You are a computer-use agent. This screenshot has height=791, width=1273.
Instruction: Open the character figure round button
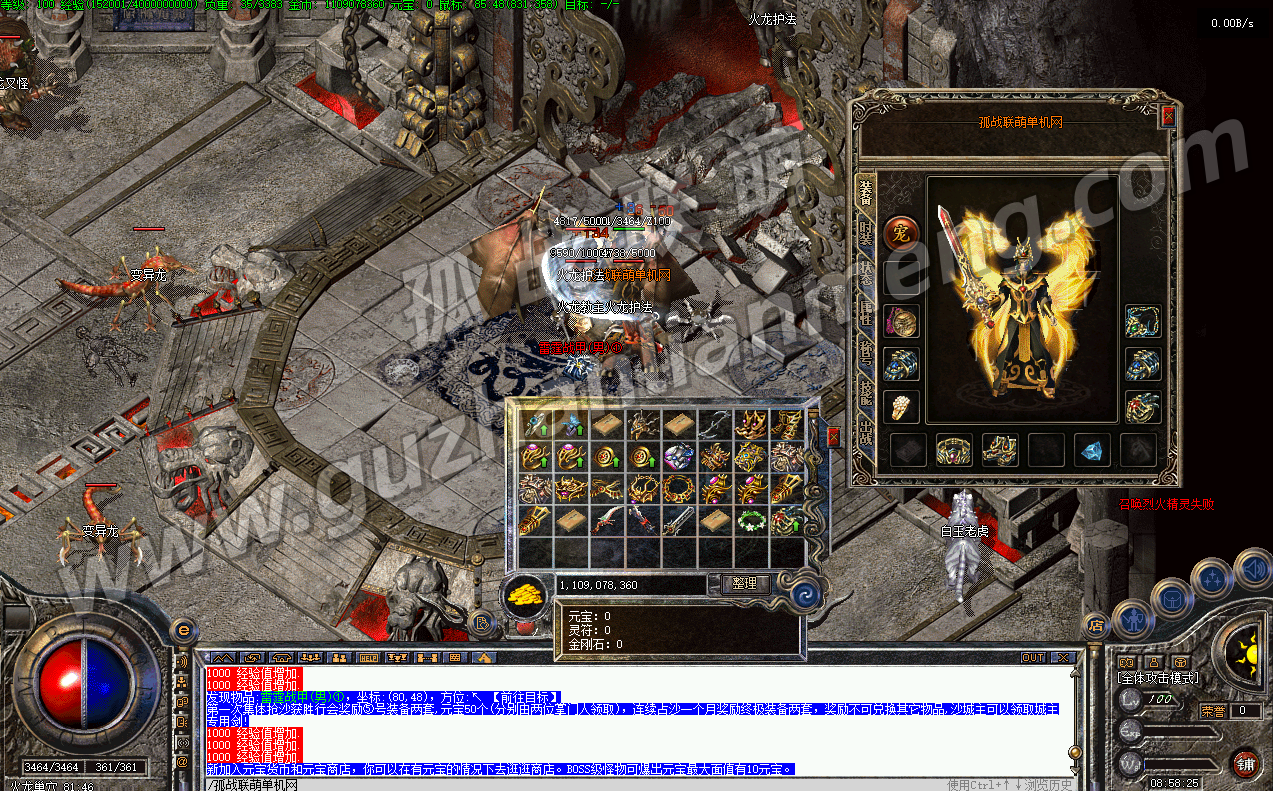click(x=1131, y=618)
